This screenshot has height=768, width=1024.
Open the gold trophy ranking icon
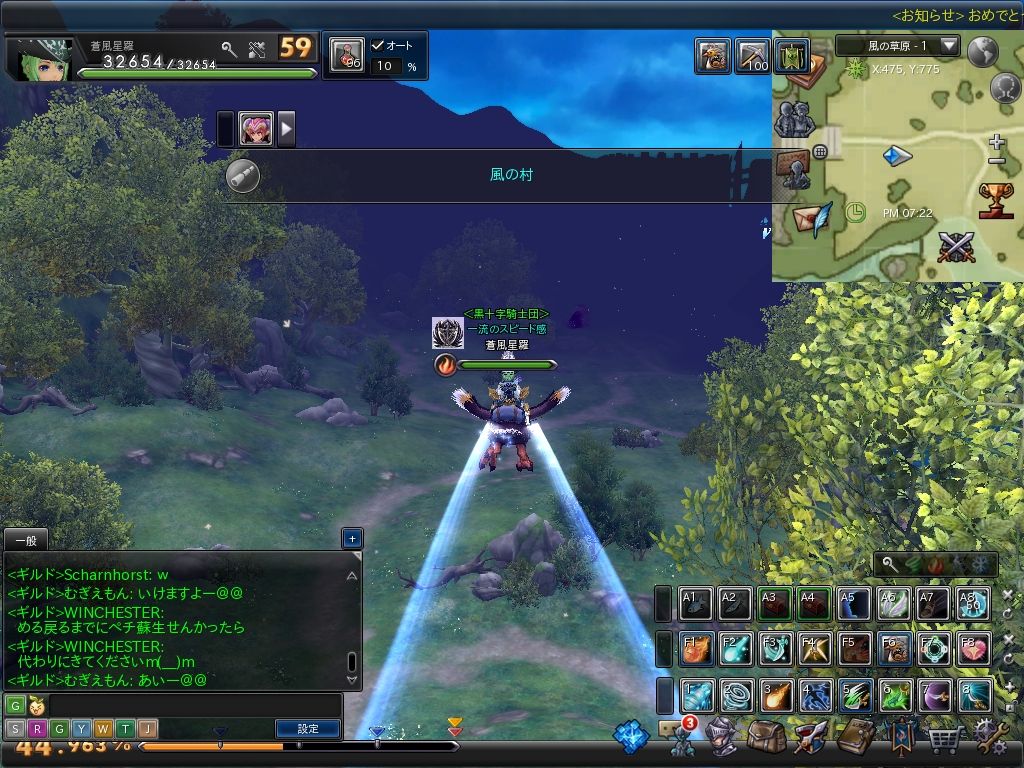tap(996, 199)
